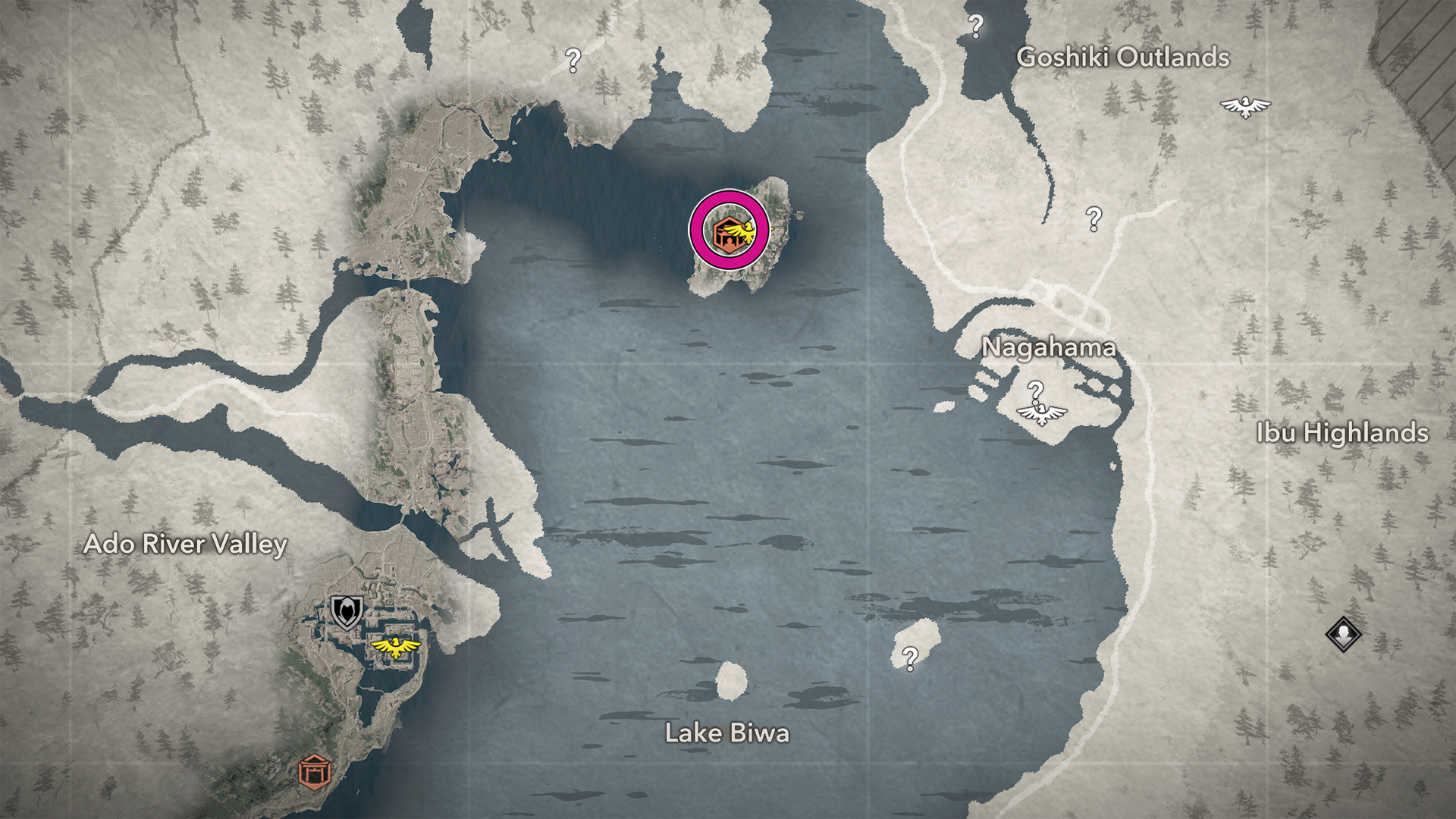
Task: Click the white eagle viewpoint at Nagahama
Action: [x=1041, y=413]
